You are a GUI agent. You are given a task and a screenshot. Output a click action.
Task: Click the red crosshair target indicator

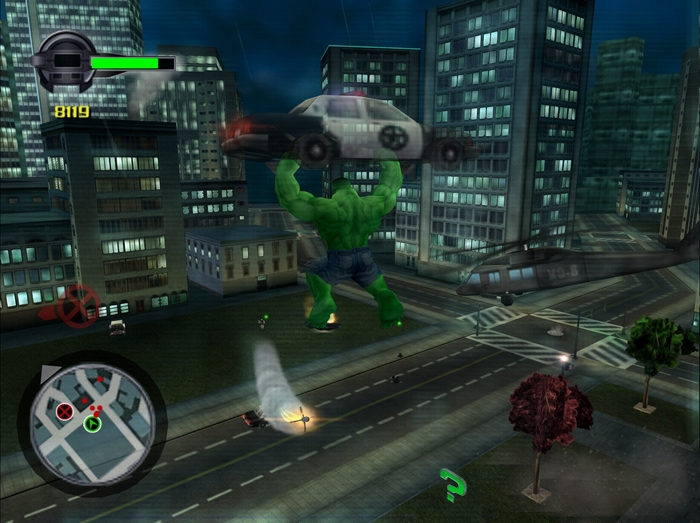coord(77,305)
